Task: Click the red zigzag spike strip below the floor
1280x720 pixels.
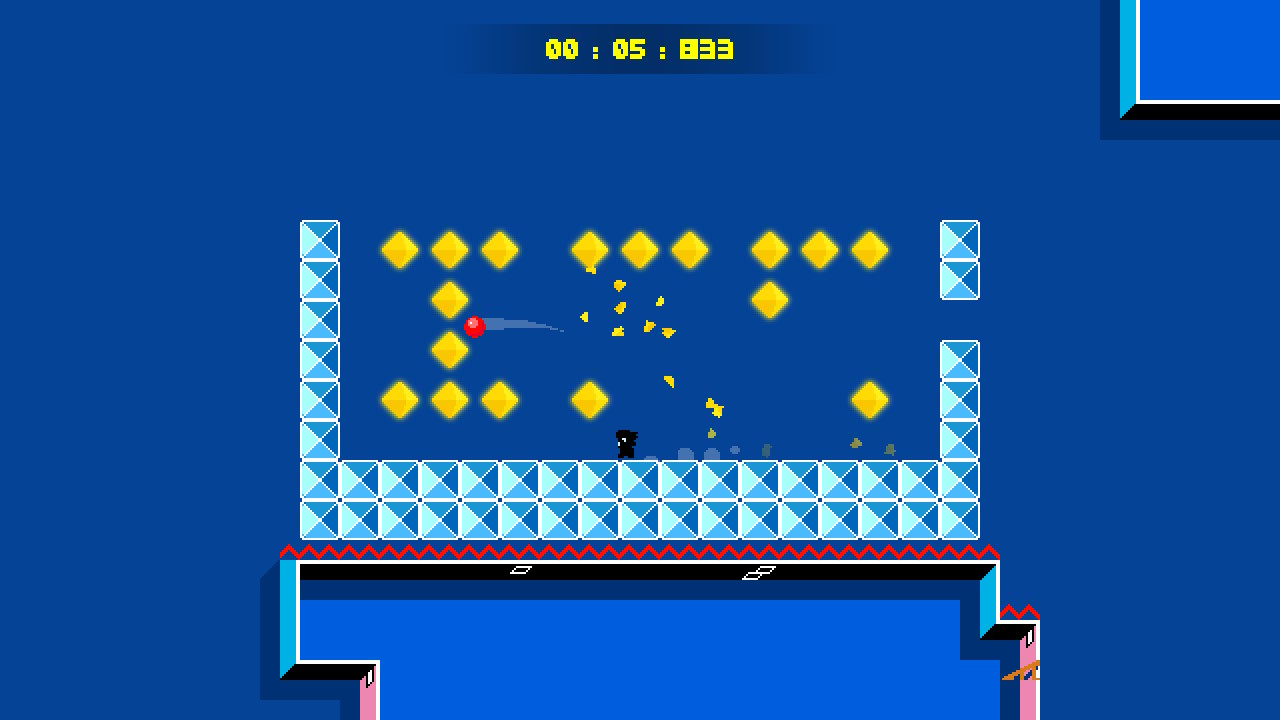Action: pyautogui.click(x=640, y=548)
